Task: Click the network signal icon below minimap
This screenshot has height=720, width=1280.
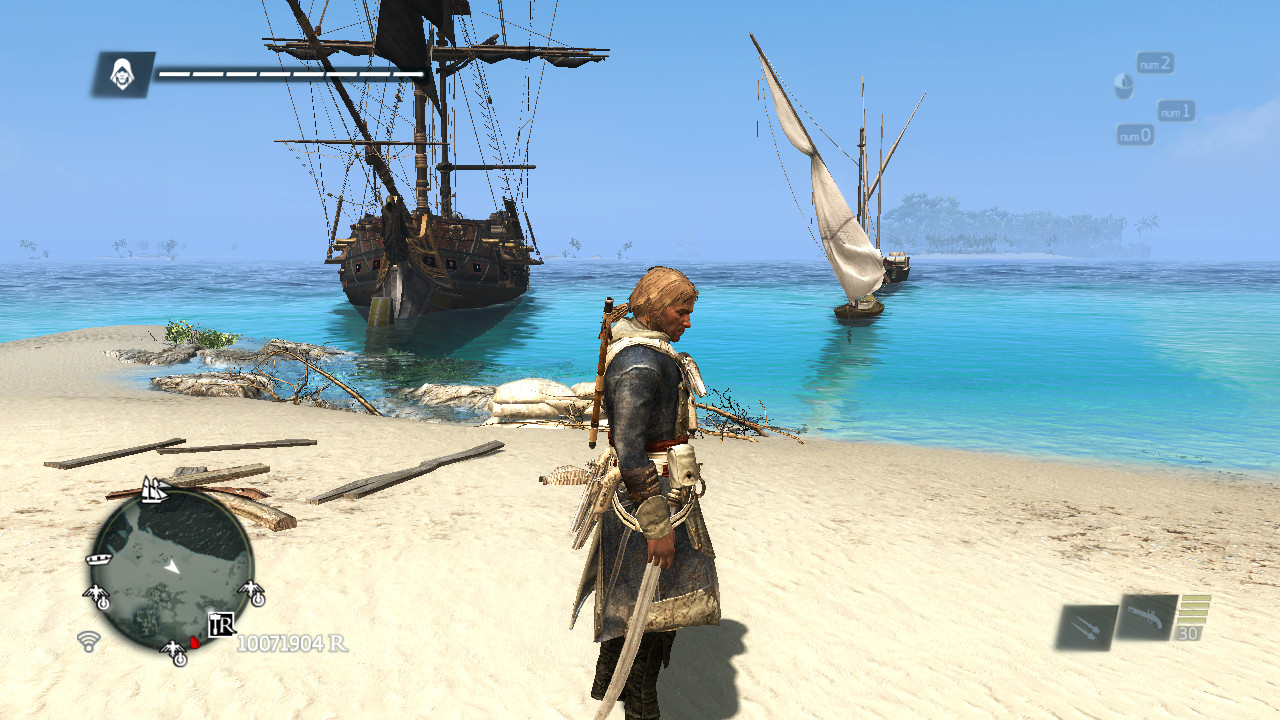Action: pyautogui.click(x=89, y=642)
